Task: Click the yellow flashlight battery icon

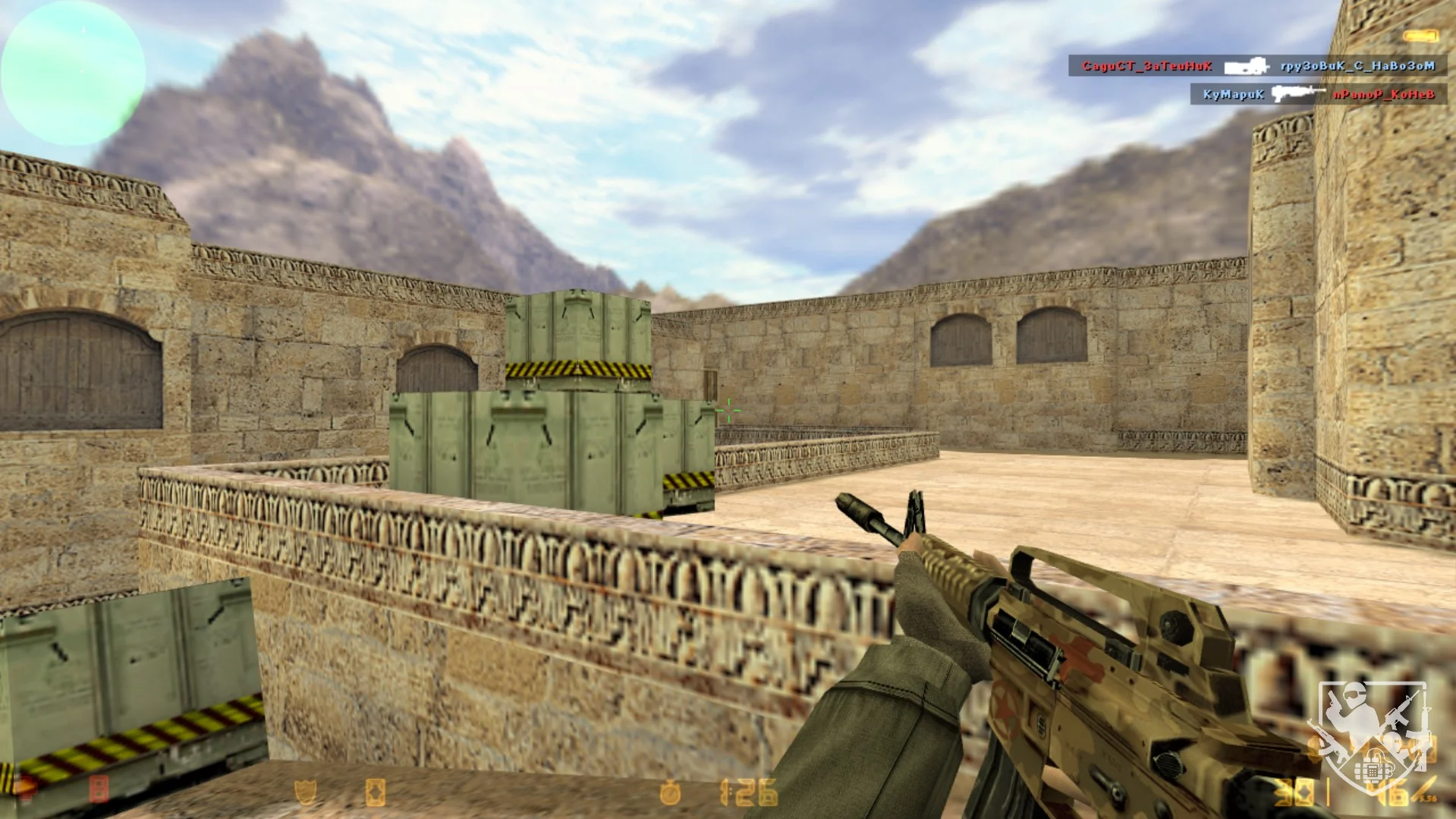Action: 1420,36
